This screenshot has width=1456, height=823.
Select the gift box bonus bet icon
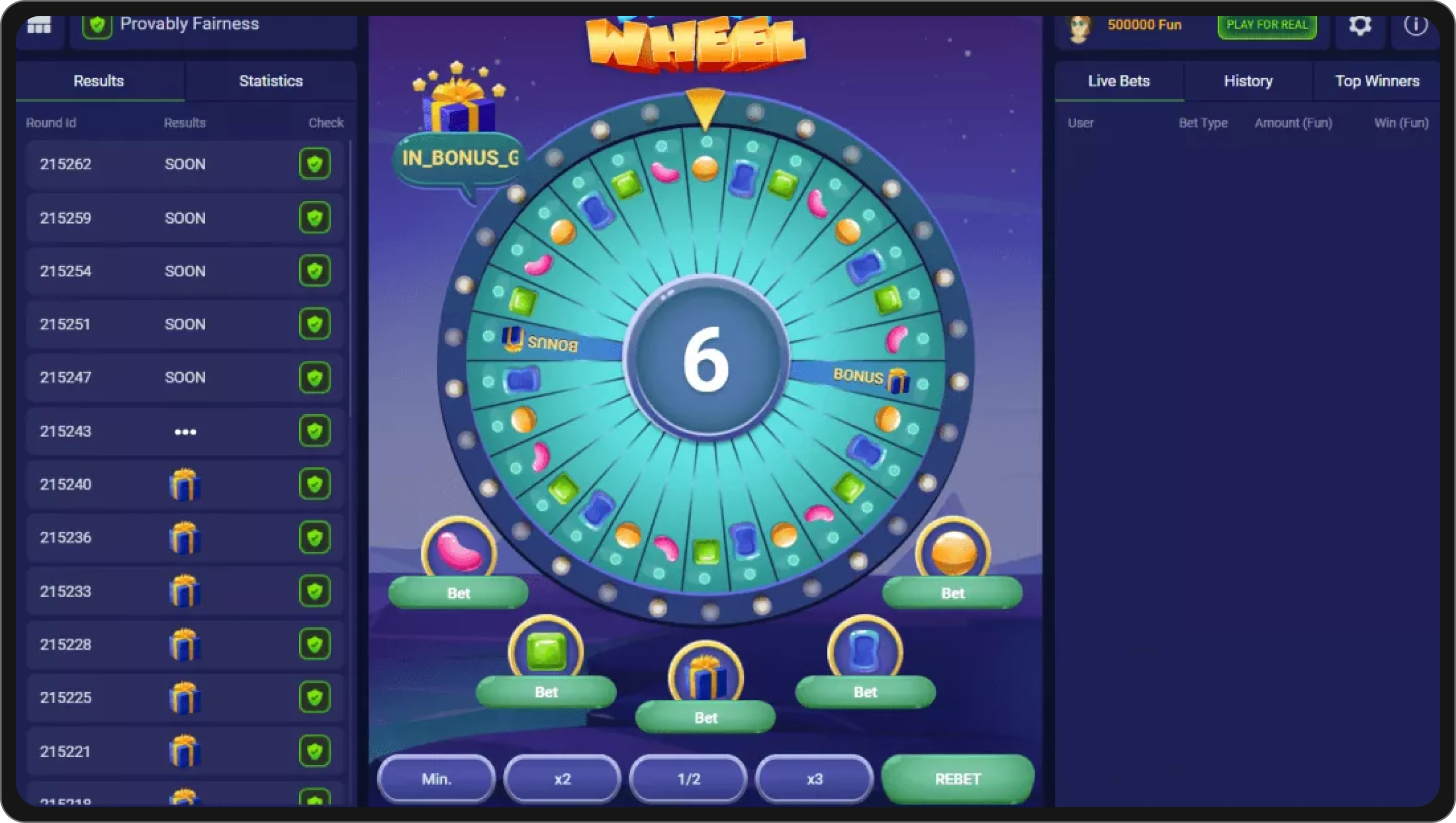[x=704, y=675]
